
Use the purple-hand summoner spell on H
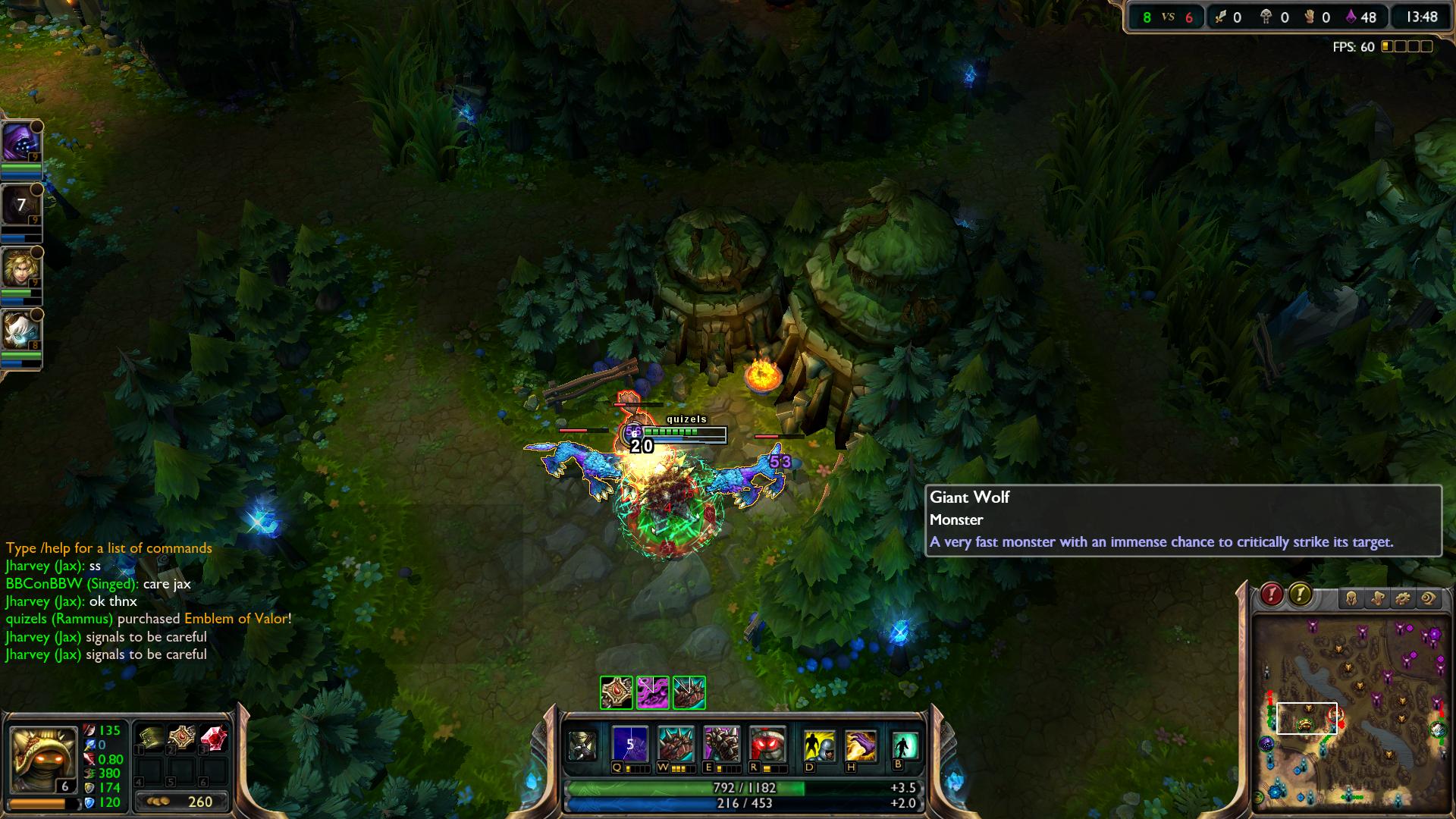click(861, 745)
